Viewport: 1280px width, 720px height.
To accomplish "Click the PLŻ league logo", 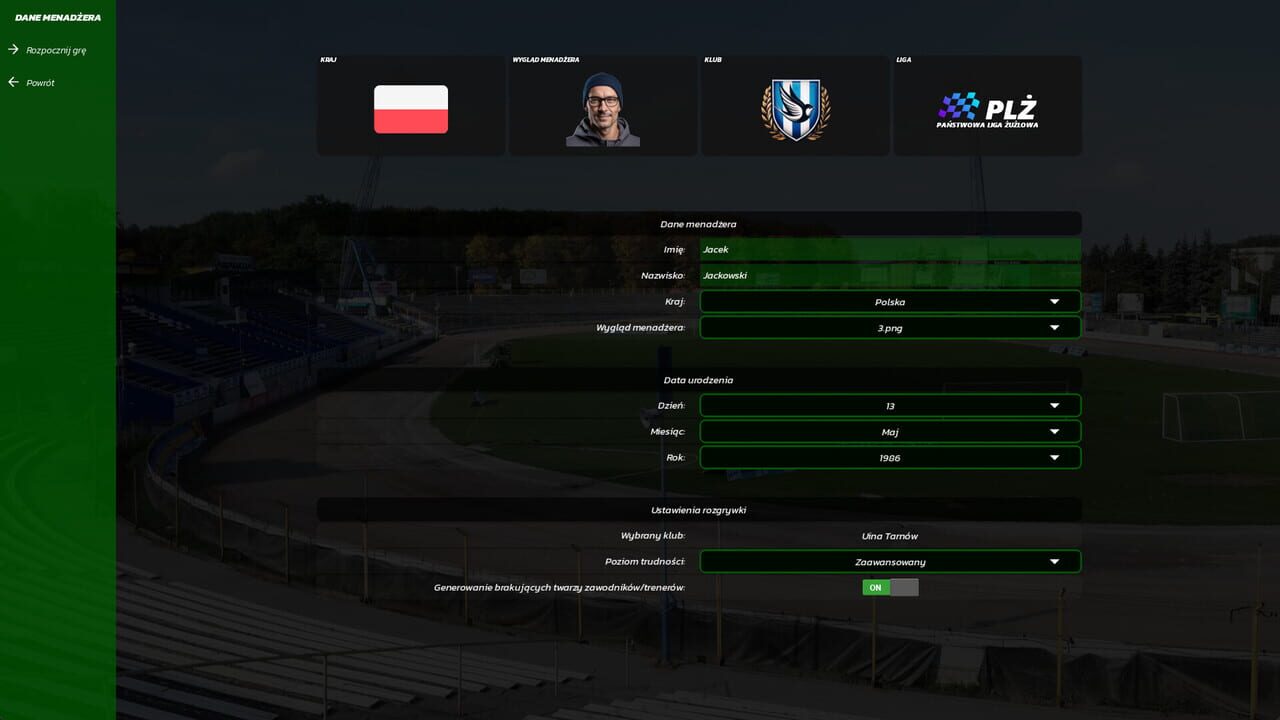I will [987, 105].
